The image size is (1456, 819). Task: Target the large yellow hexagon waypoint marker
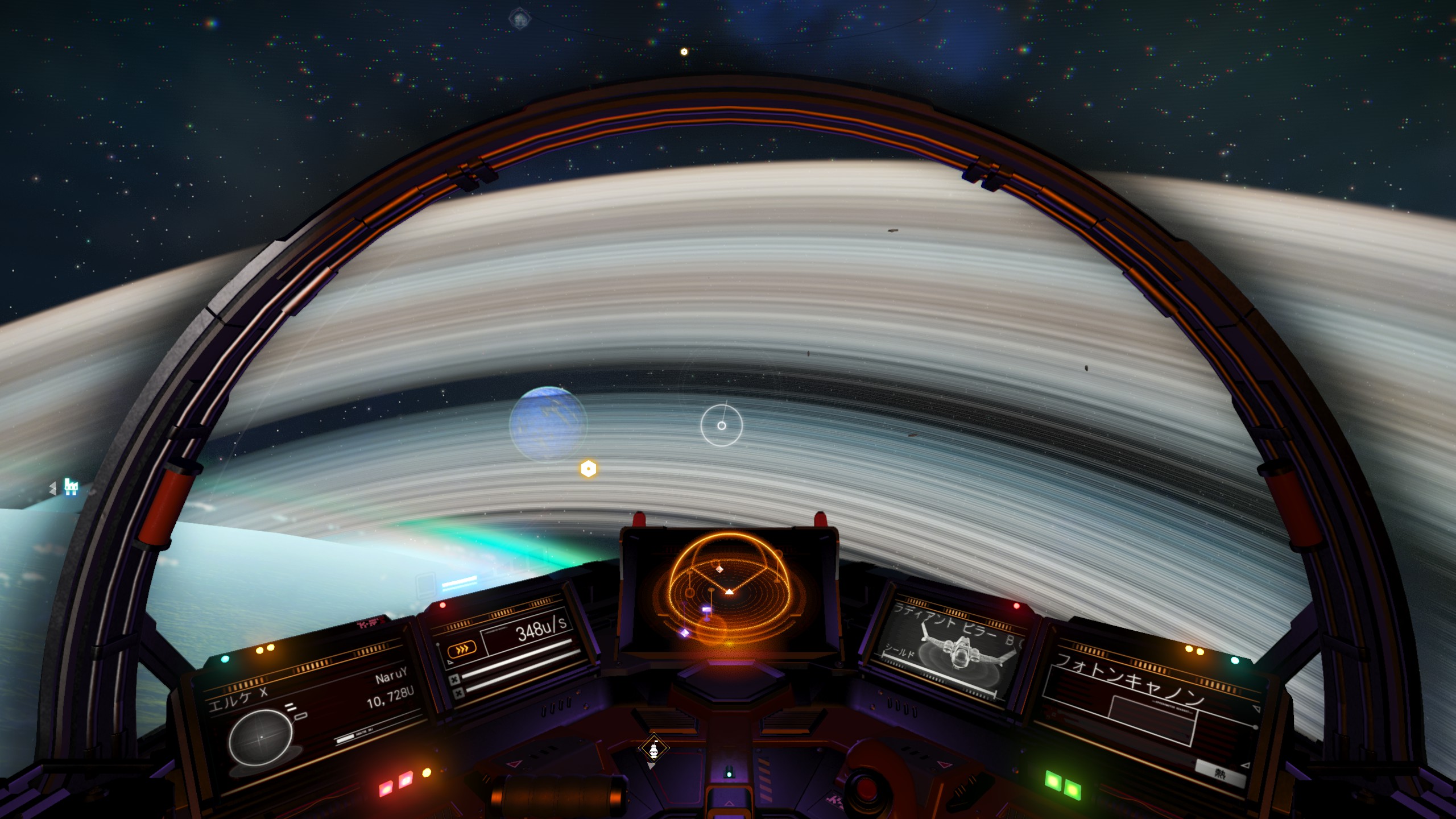click(x=588, y=469)
